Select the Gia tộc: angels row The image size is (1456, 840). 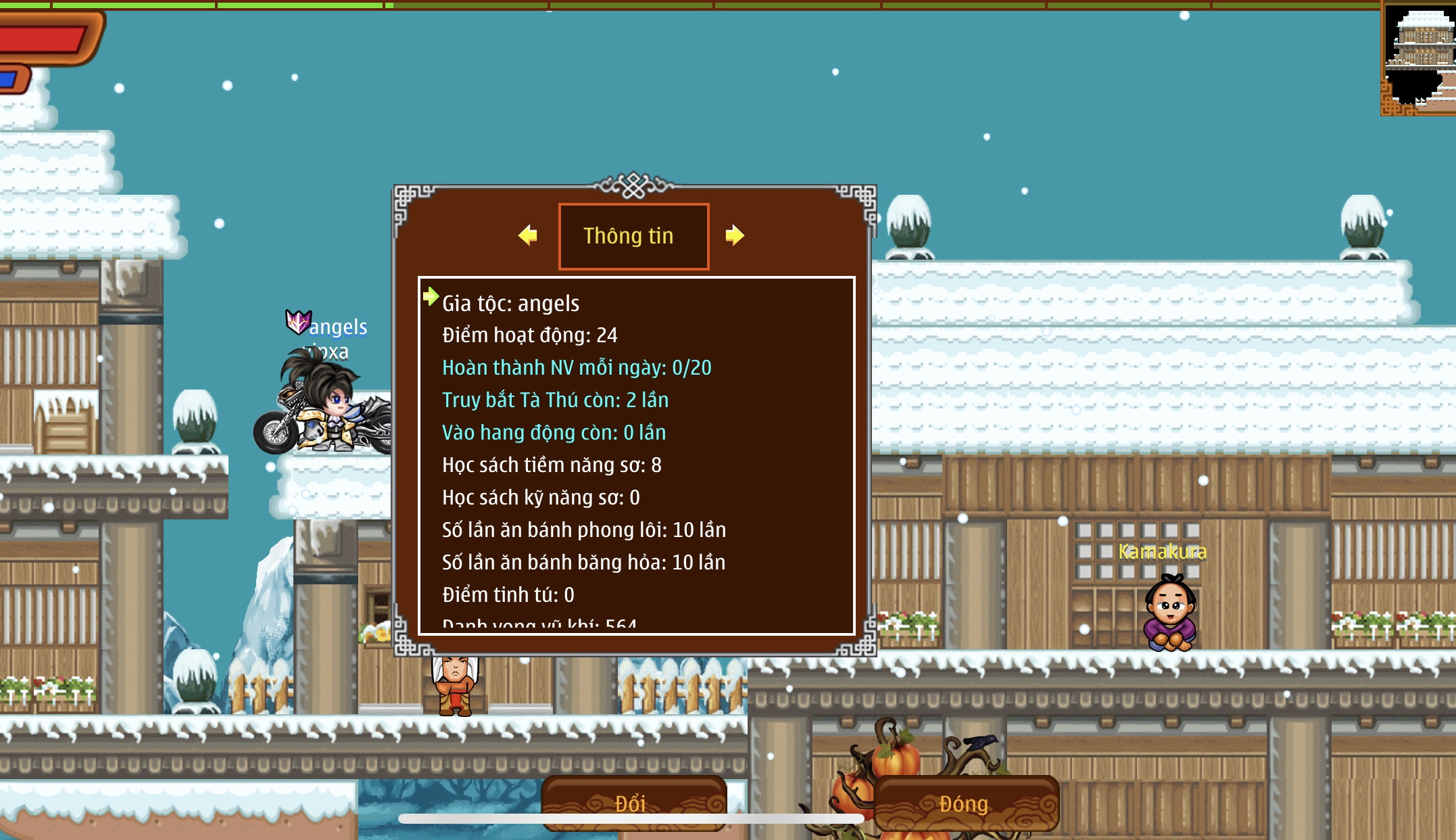[511, 303]
